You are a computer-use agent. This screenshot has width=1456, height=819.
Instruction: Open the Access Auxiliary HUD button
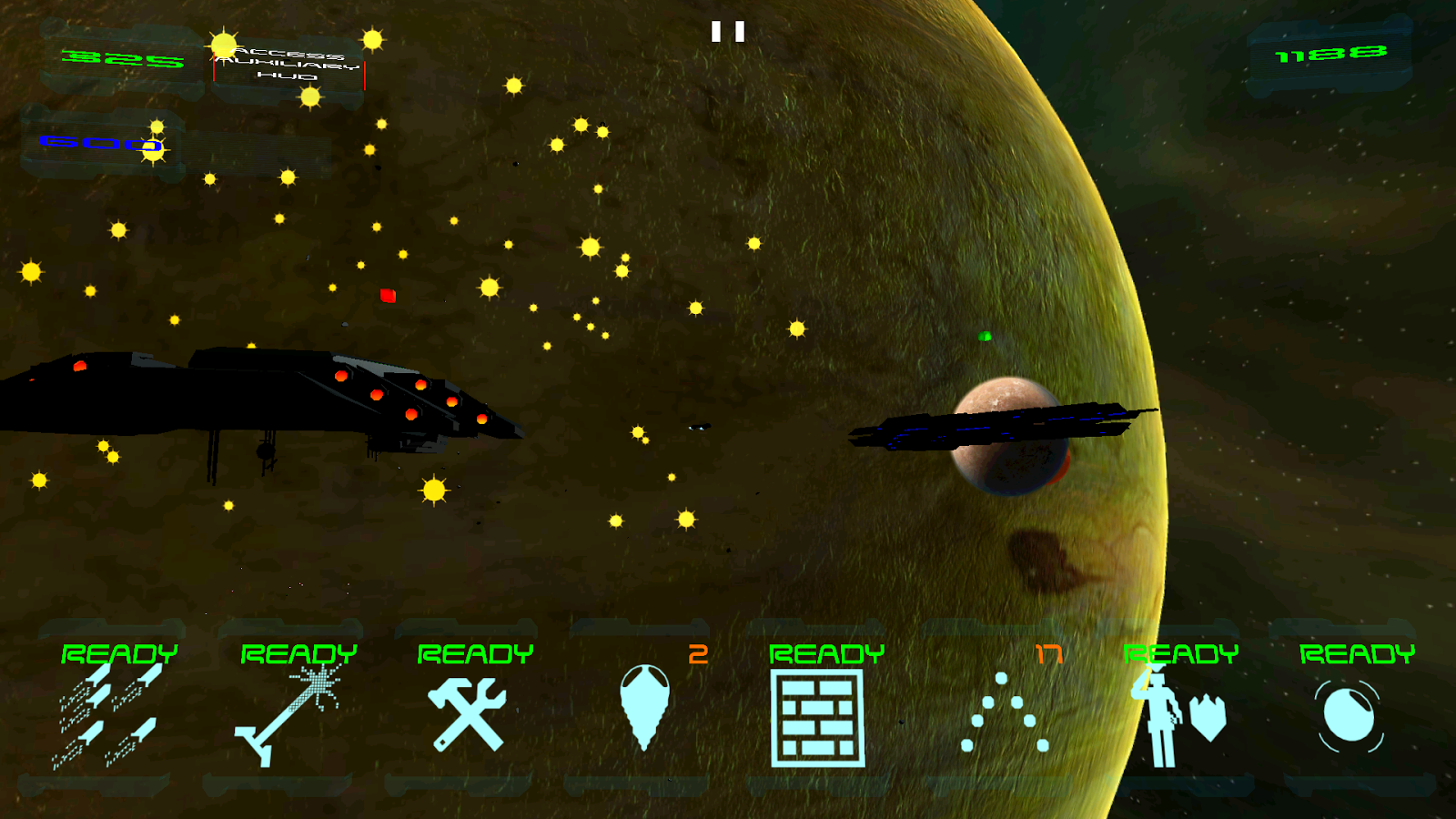point(288,65)
